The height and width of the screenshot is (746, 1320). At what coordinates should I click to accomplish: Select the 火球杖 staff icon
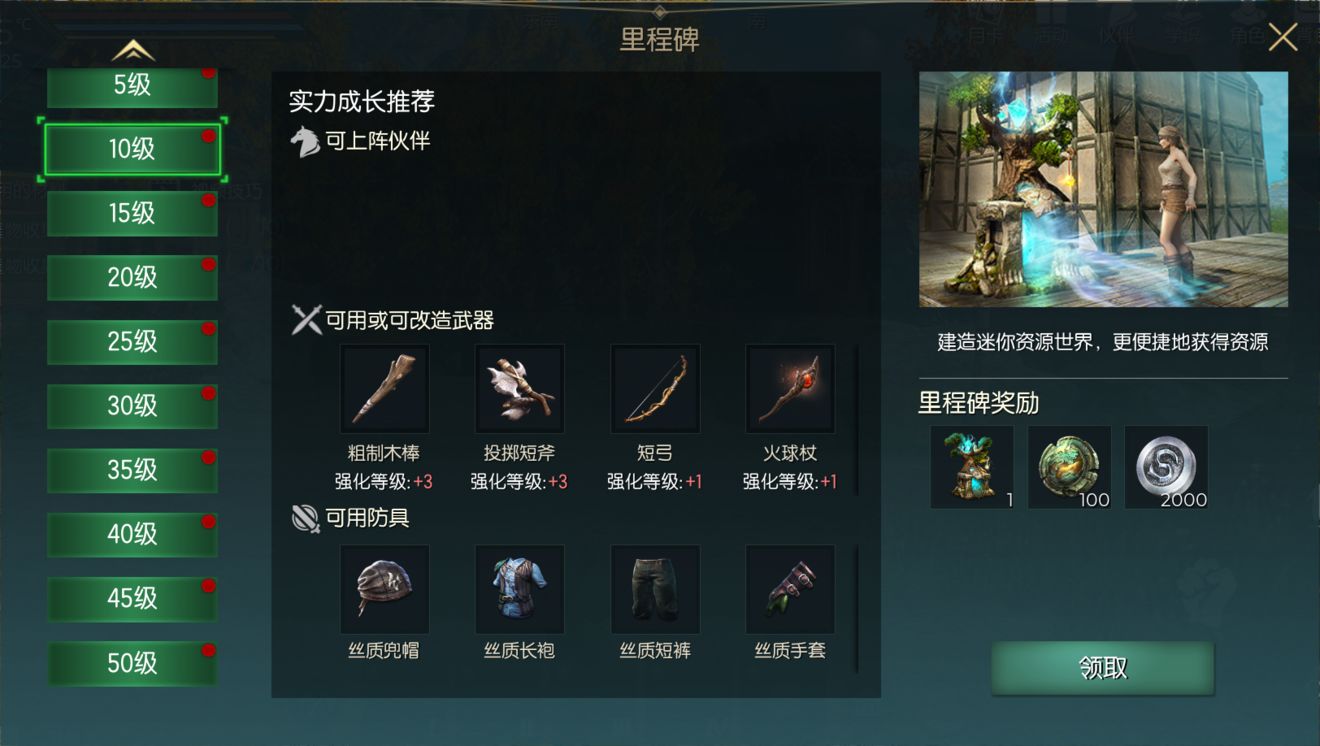(790, 388)
